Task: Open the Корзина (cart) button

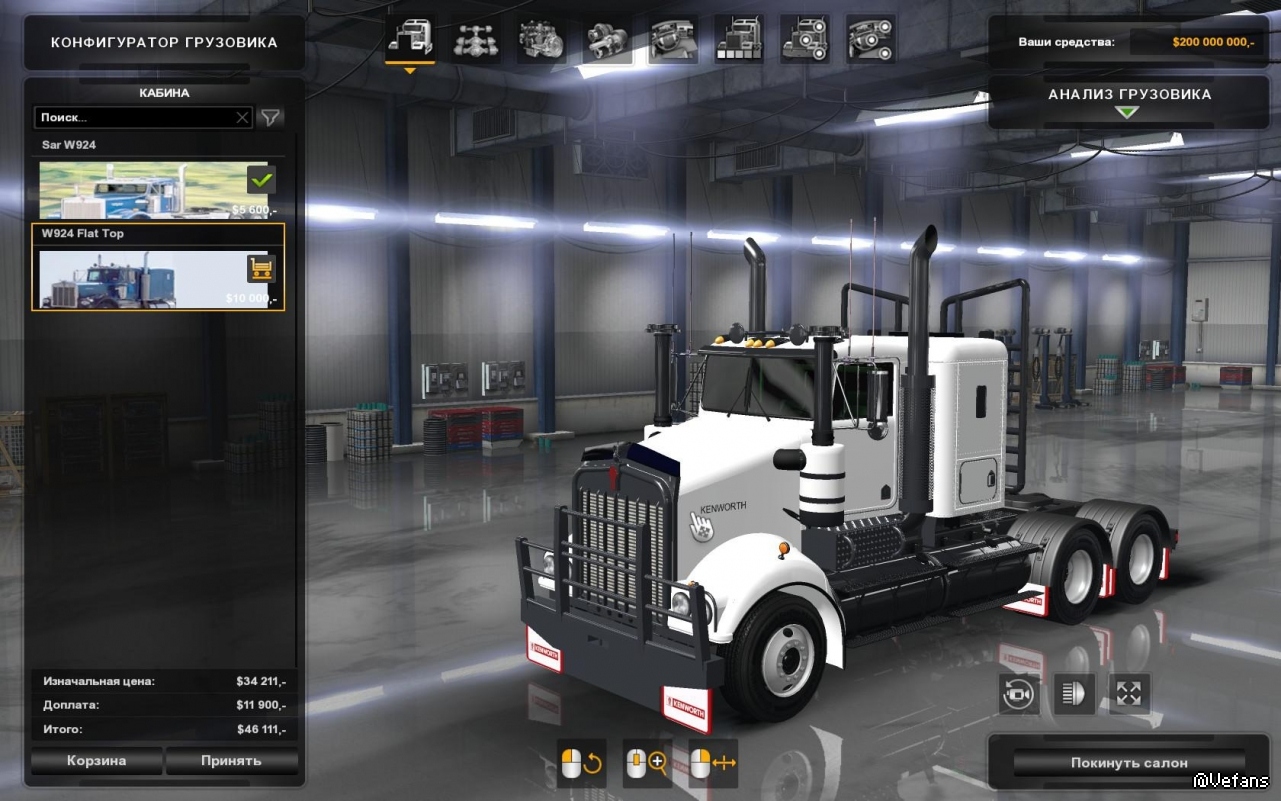Action: coord(97,761)
